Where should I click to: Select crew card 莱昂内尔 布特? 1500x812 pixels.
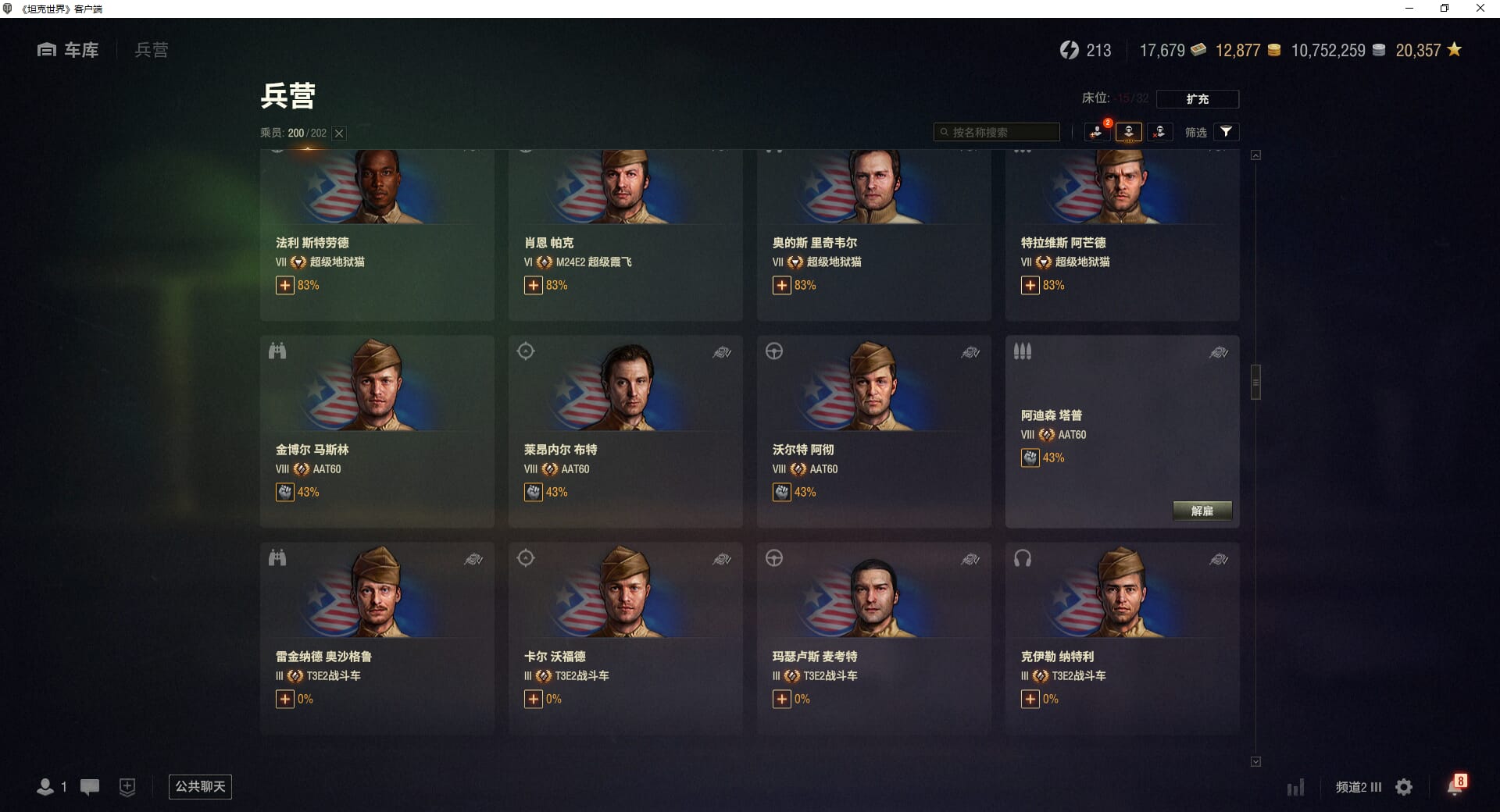tap(625, 431)
